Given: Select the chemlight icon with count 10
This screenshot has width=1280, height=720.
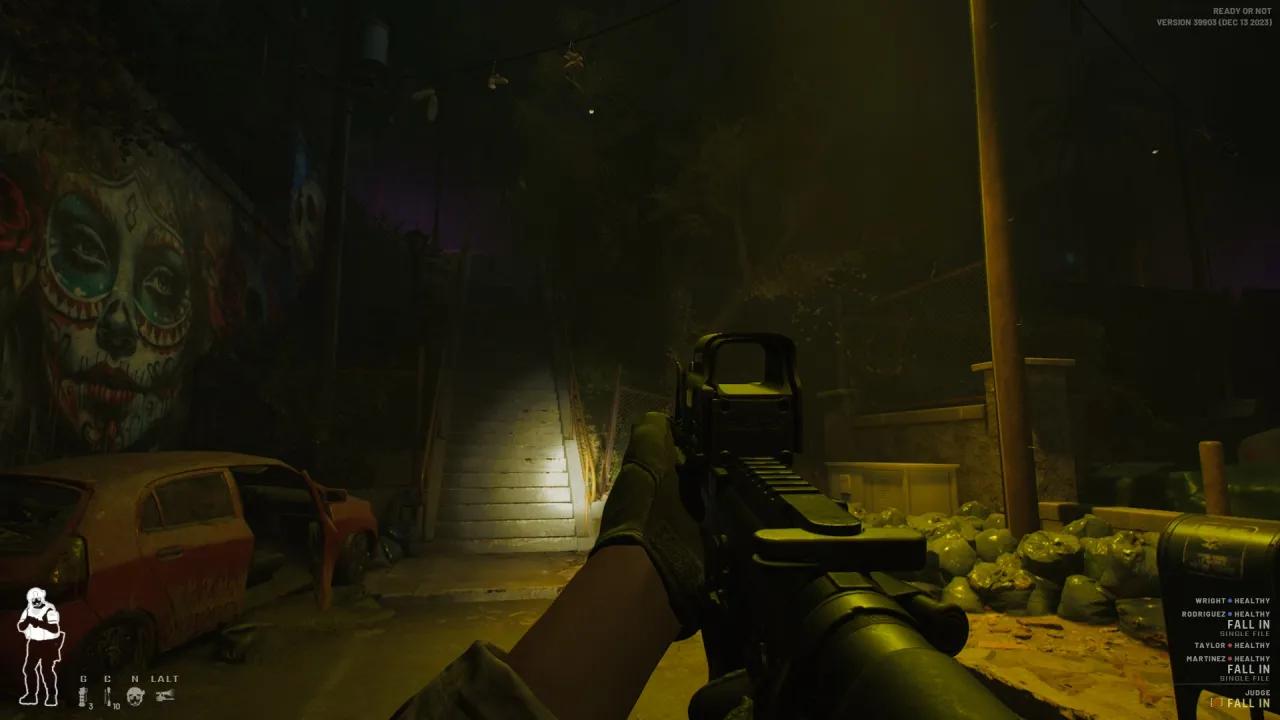Looking at the screenshot, I should (108, 696).
